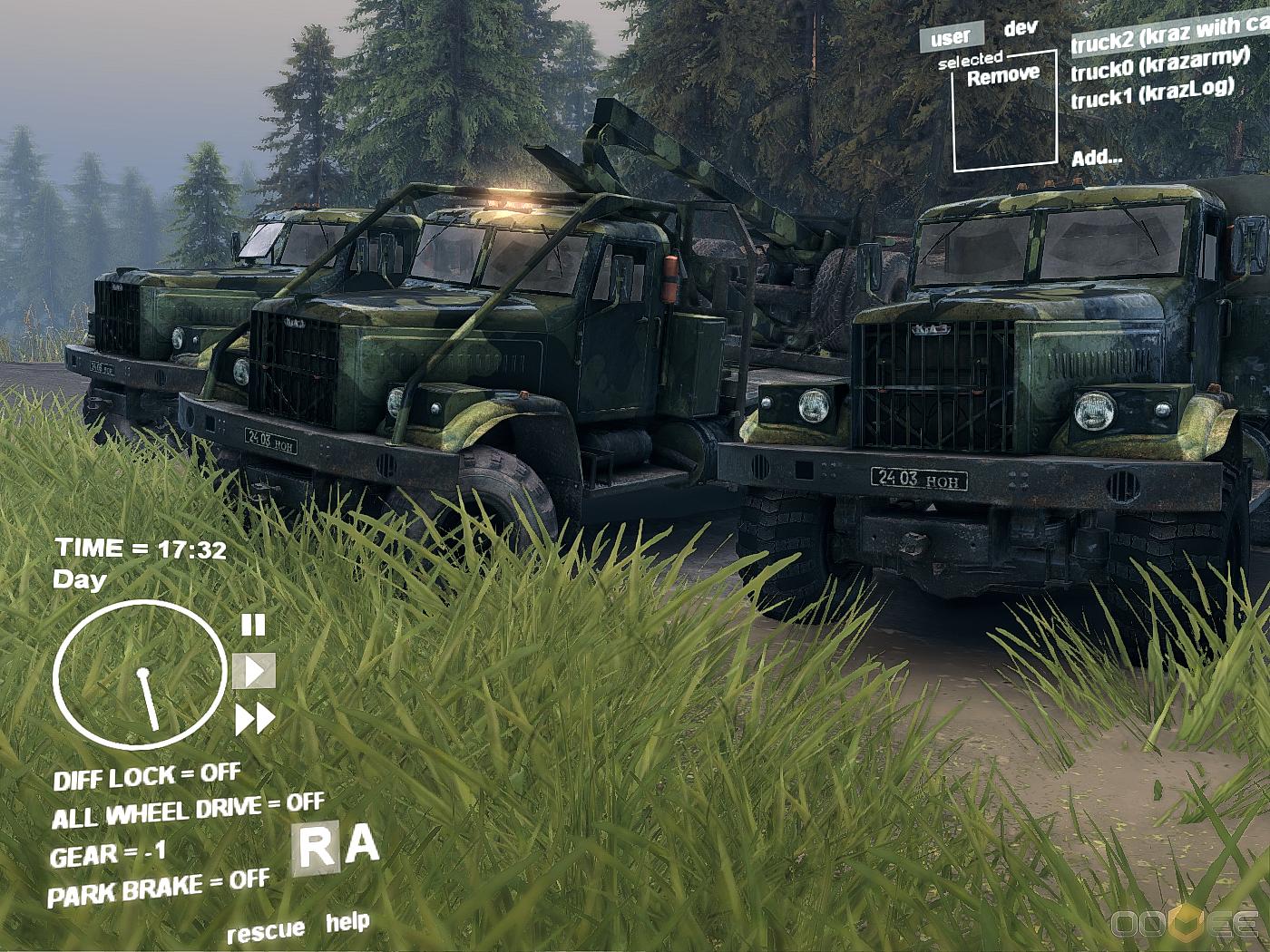1270x952 pixels.
Task: Click the time-of-day clock dial
Action: click(x=140, y=675)
